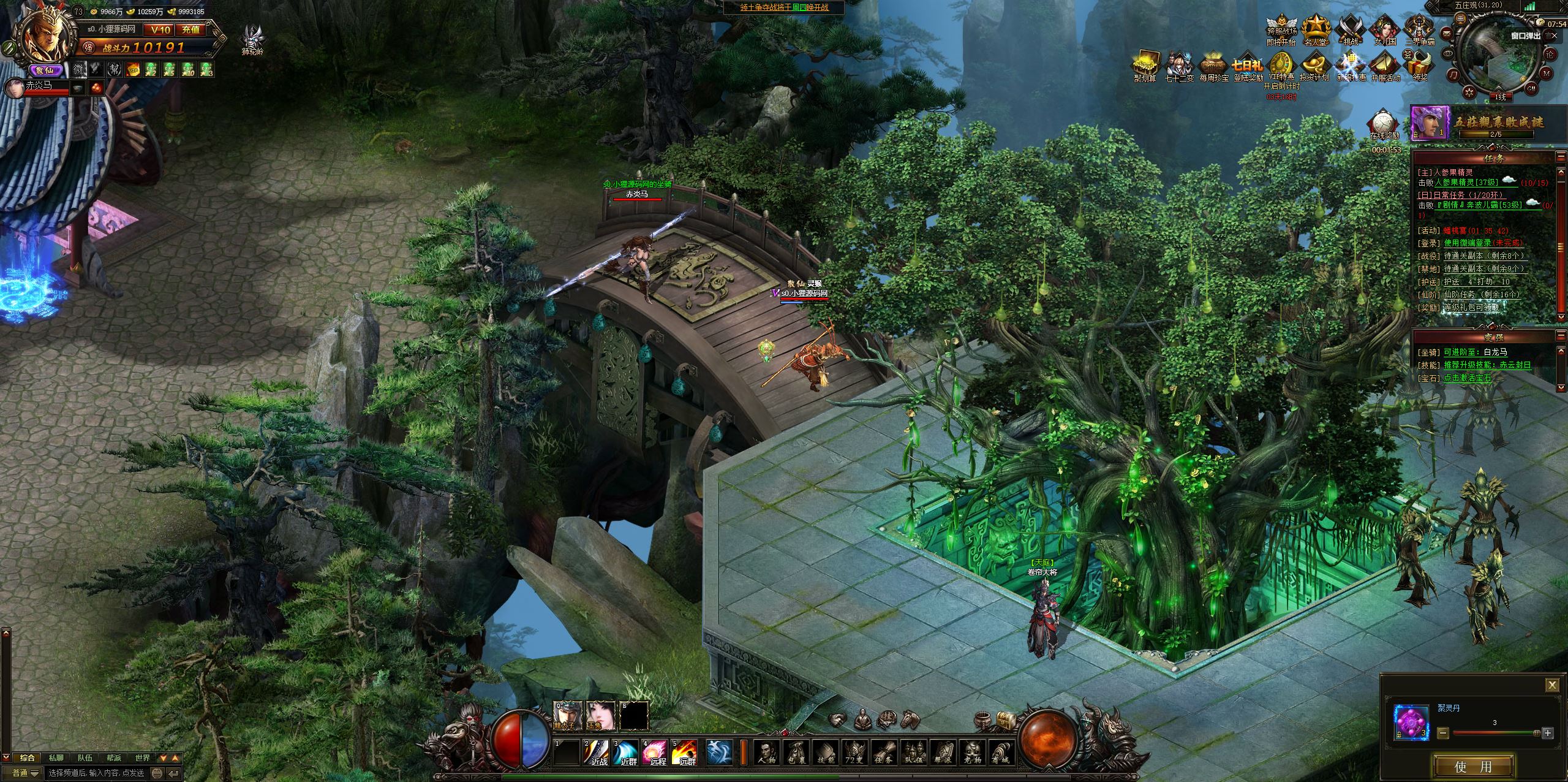Open the 七十二变 transformations icon
The height and width of the screenshot is (782, 1568).
[1180, 66]
